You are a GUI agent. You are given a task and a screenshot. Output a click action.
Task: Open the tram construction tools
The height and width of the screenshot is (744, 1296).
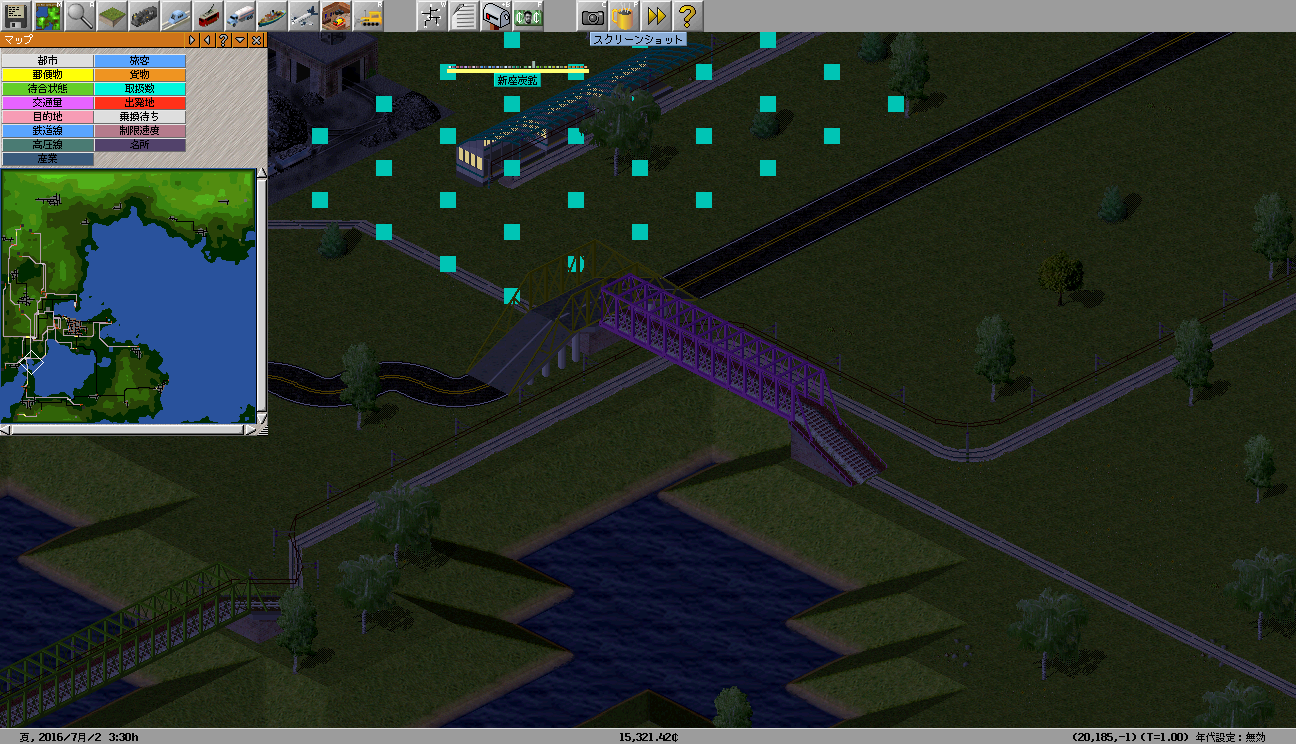click(208, 16)
